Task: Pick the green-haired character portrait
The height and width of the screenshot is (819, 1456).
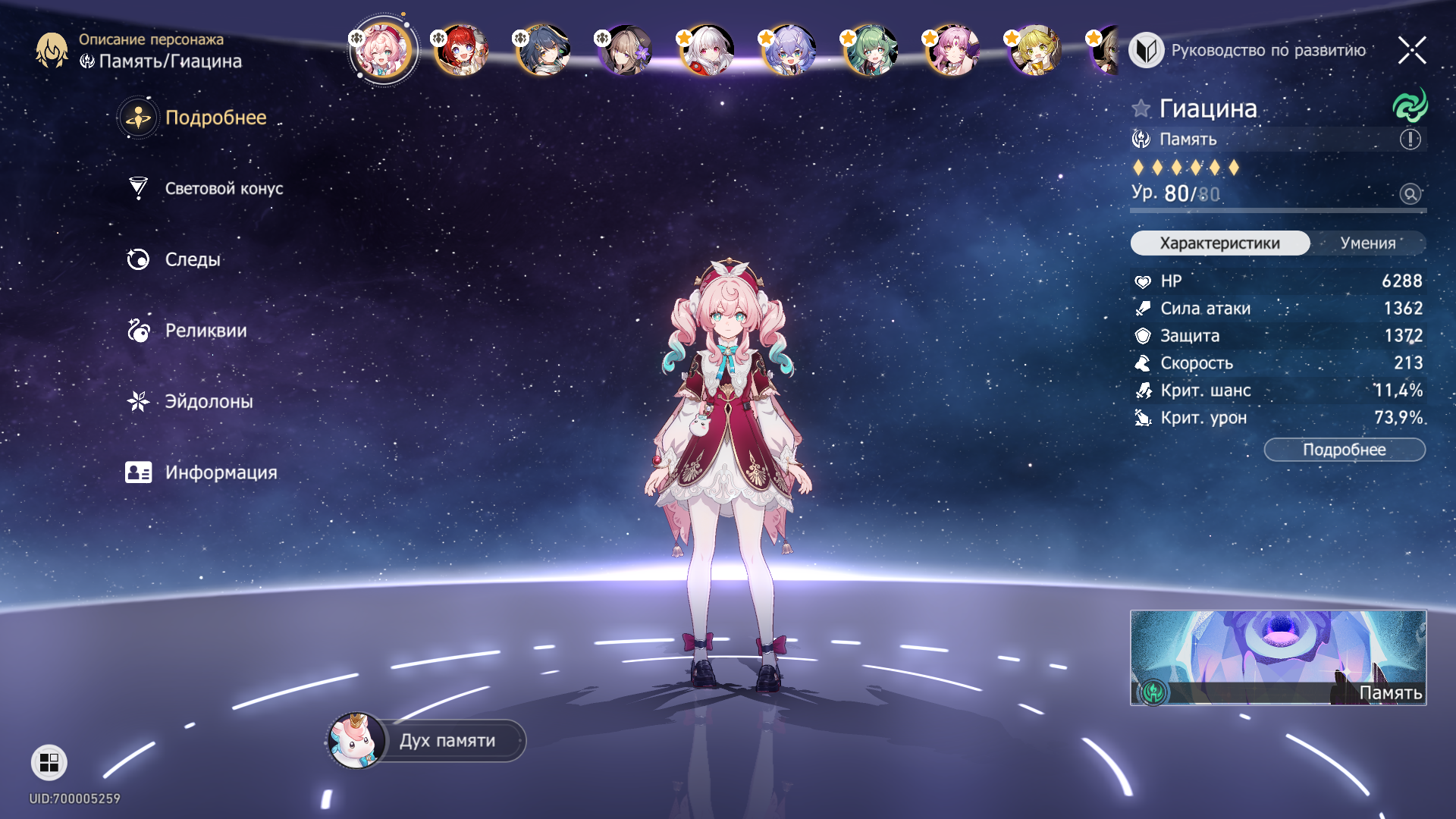Action: [x=871, y=51]
